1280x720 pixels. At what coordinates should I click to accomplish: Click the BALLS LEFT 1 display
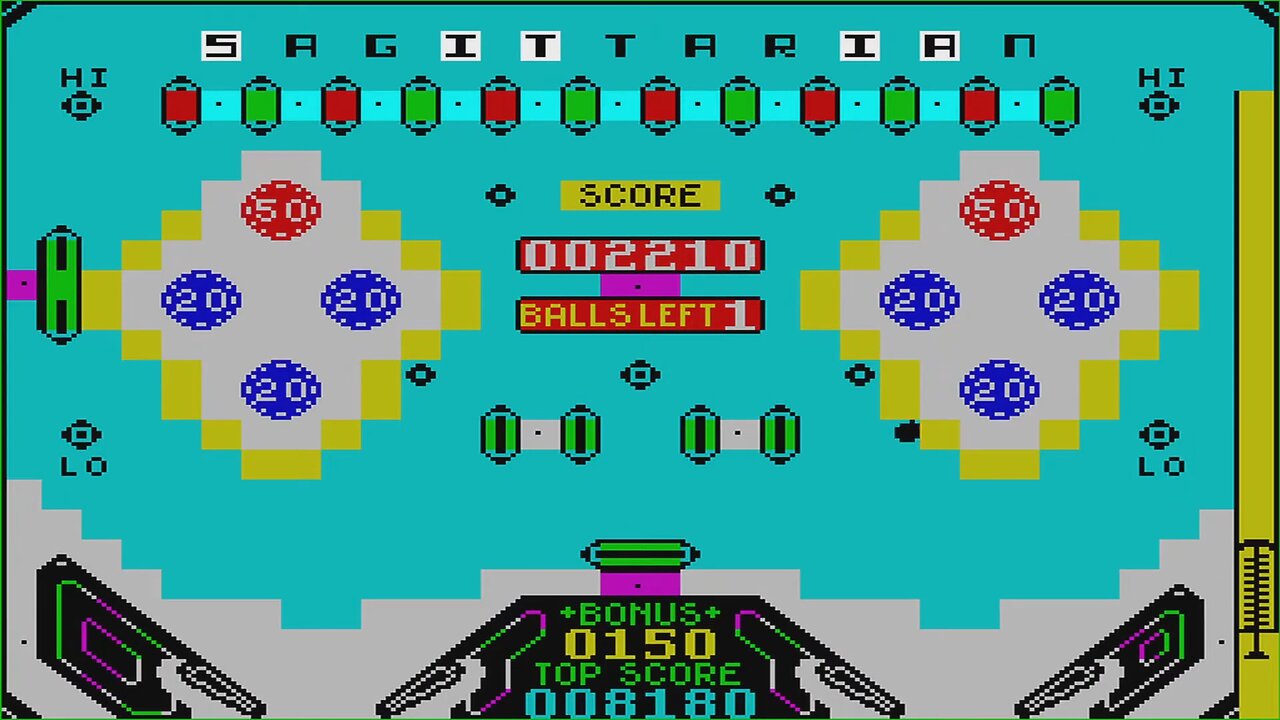(x=639, y=316)
